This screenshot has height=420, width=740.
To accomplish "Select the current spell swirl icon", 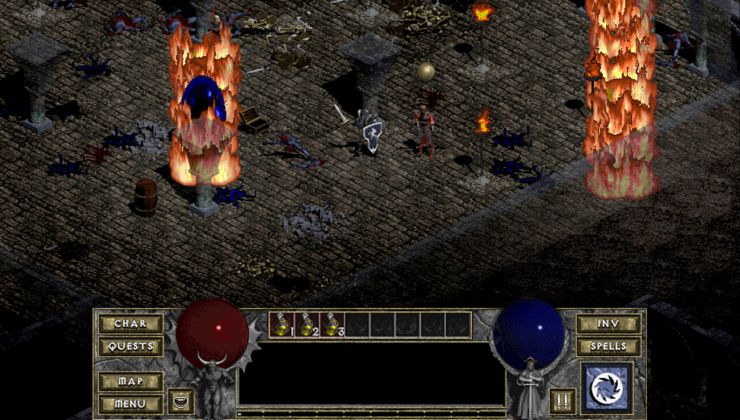I will click(606, 389).
